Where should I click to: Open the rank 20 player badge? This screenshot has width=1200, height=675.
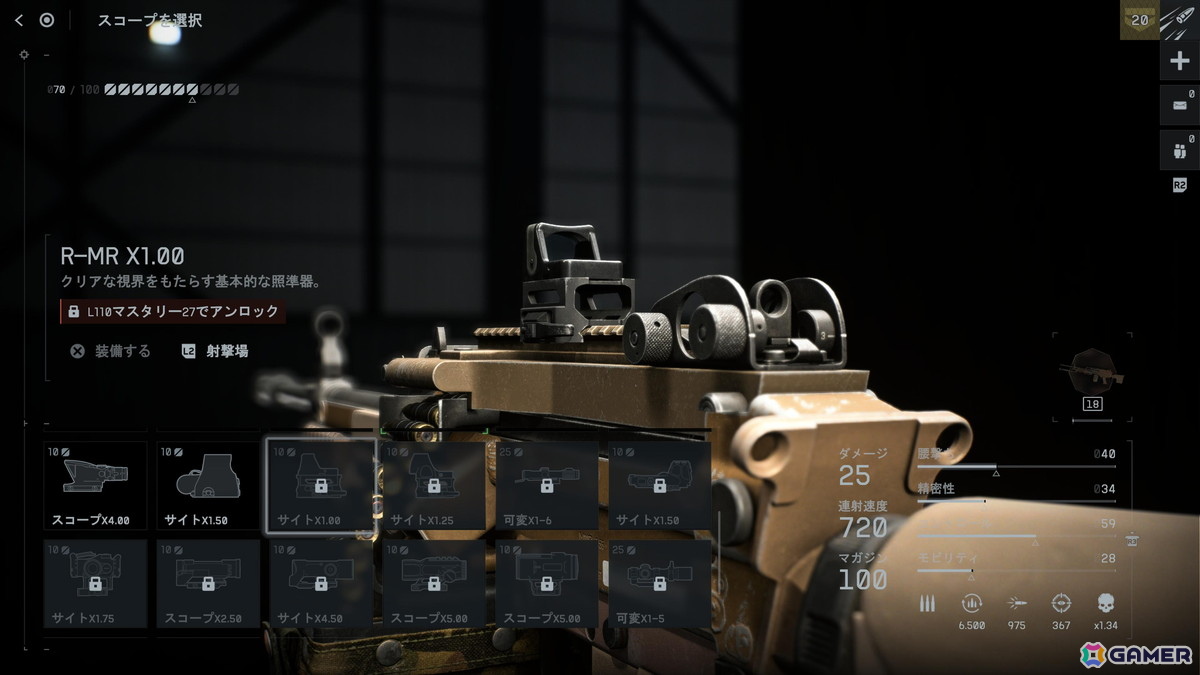point(1138,20)
